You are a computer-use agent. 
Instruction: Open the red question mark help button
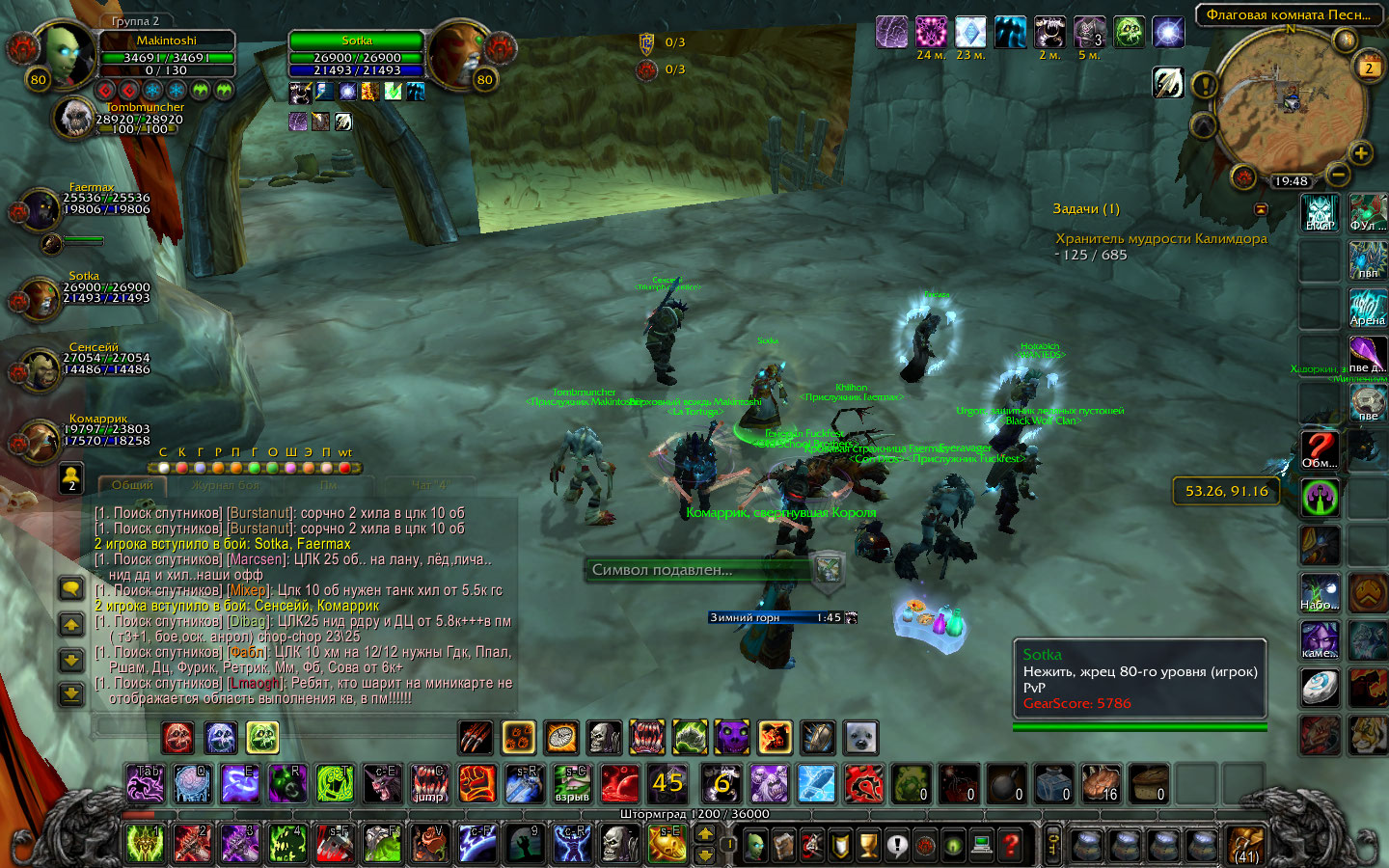1011,845
